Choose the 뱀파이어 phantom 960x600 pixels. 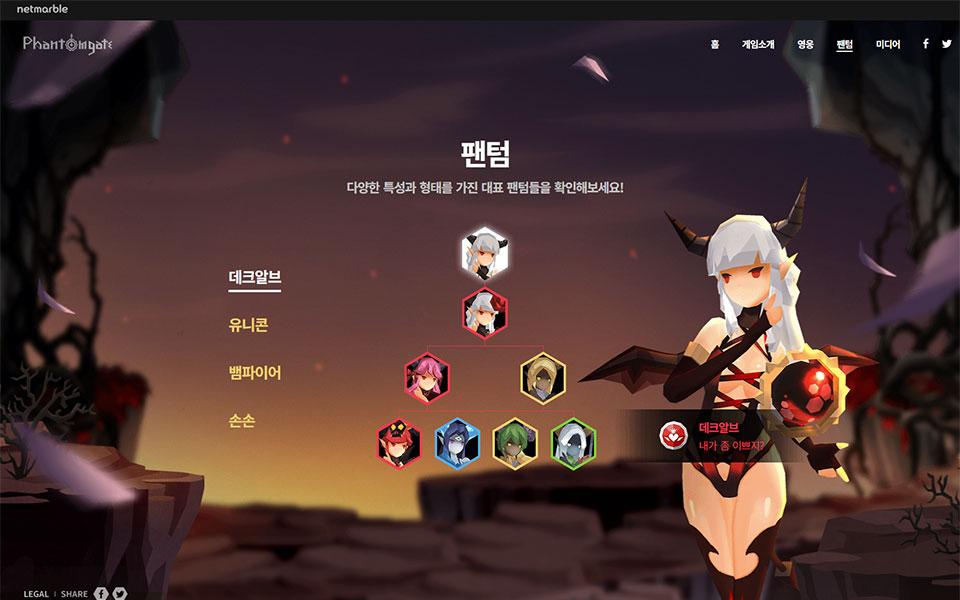[254, 373]
